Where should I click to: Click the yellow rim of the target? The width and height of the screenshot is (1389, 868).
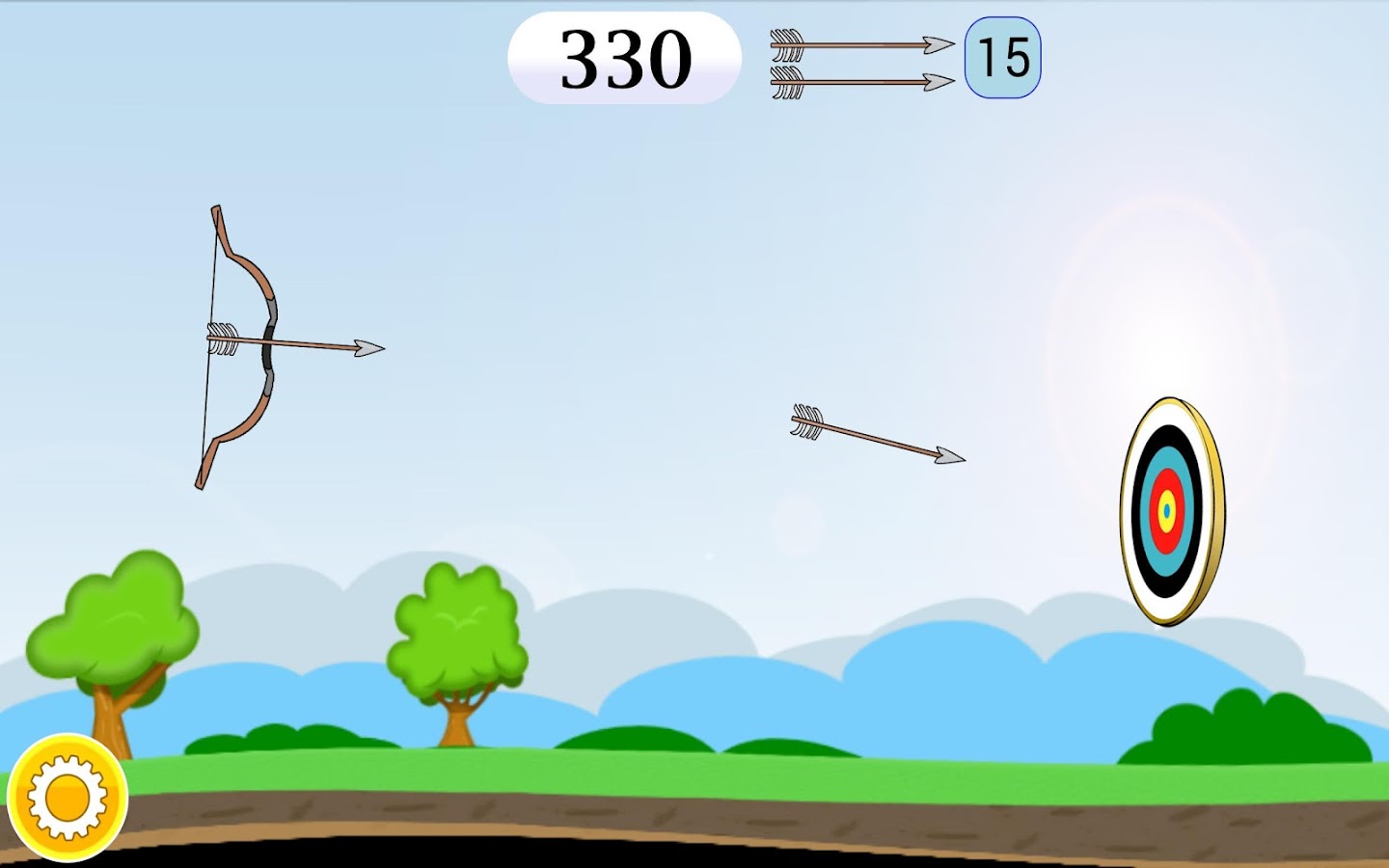pyautogui.click(x=1213, y=506)
